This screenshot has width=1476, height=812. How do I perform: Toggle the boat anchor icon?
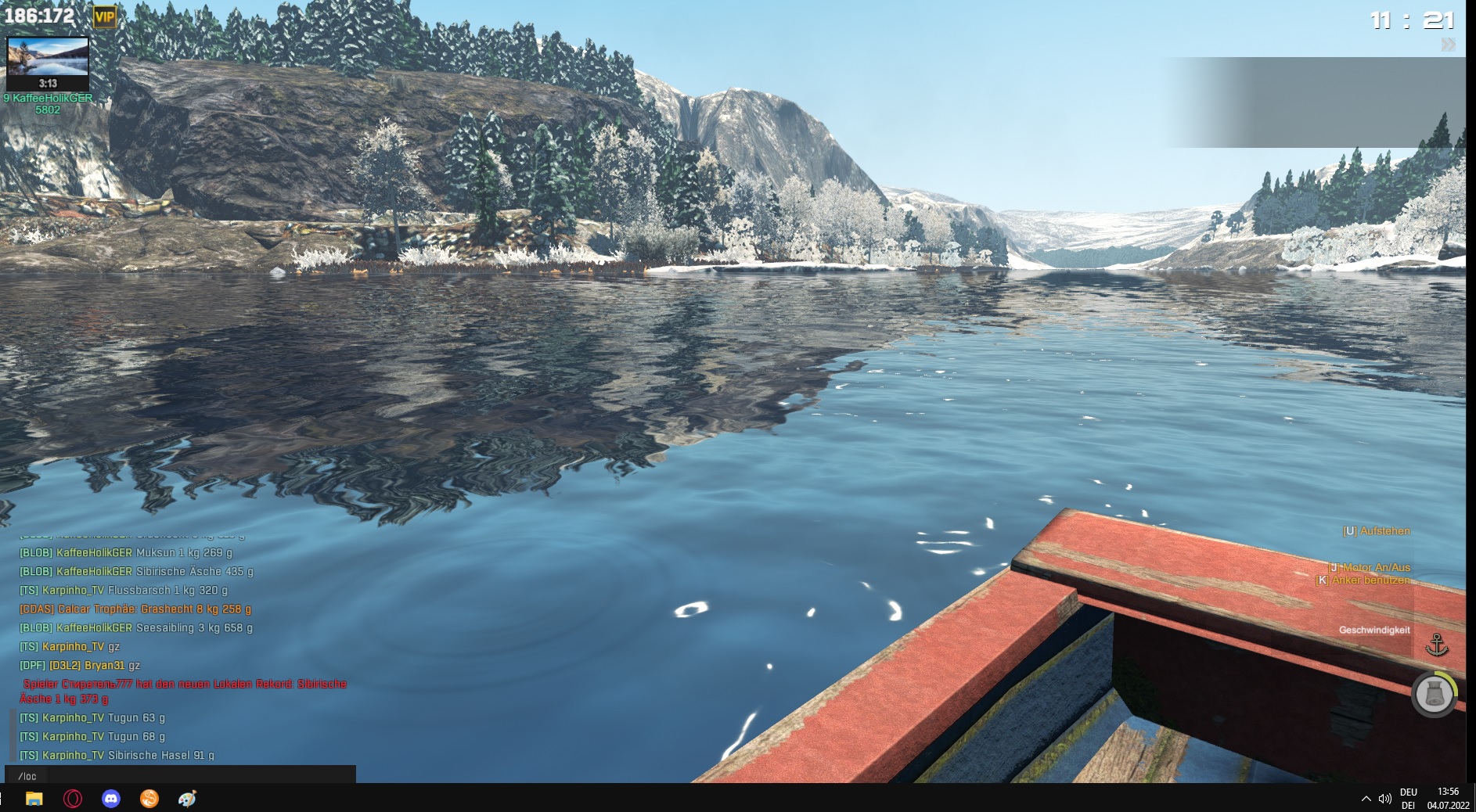click(1437, 645)
